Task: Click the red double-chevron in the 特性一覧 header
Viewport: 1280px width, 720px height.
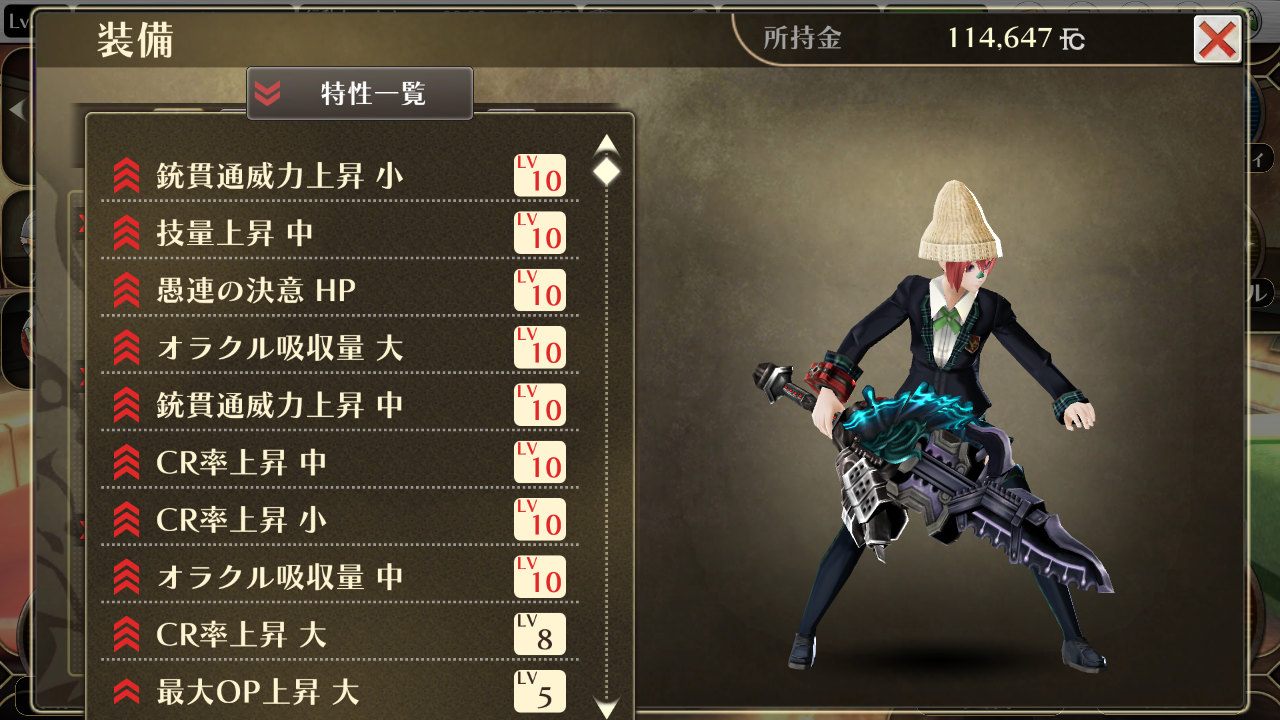Action: 267,93
